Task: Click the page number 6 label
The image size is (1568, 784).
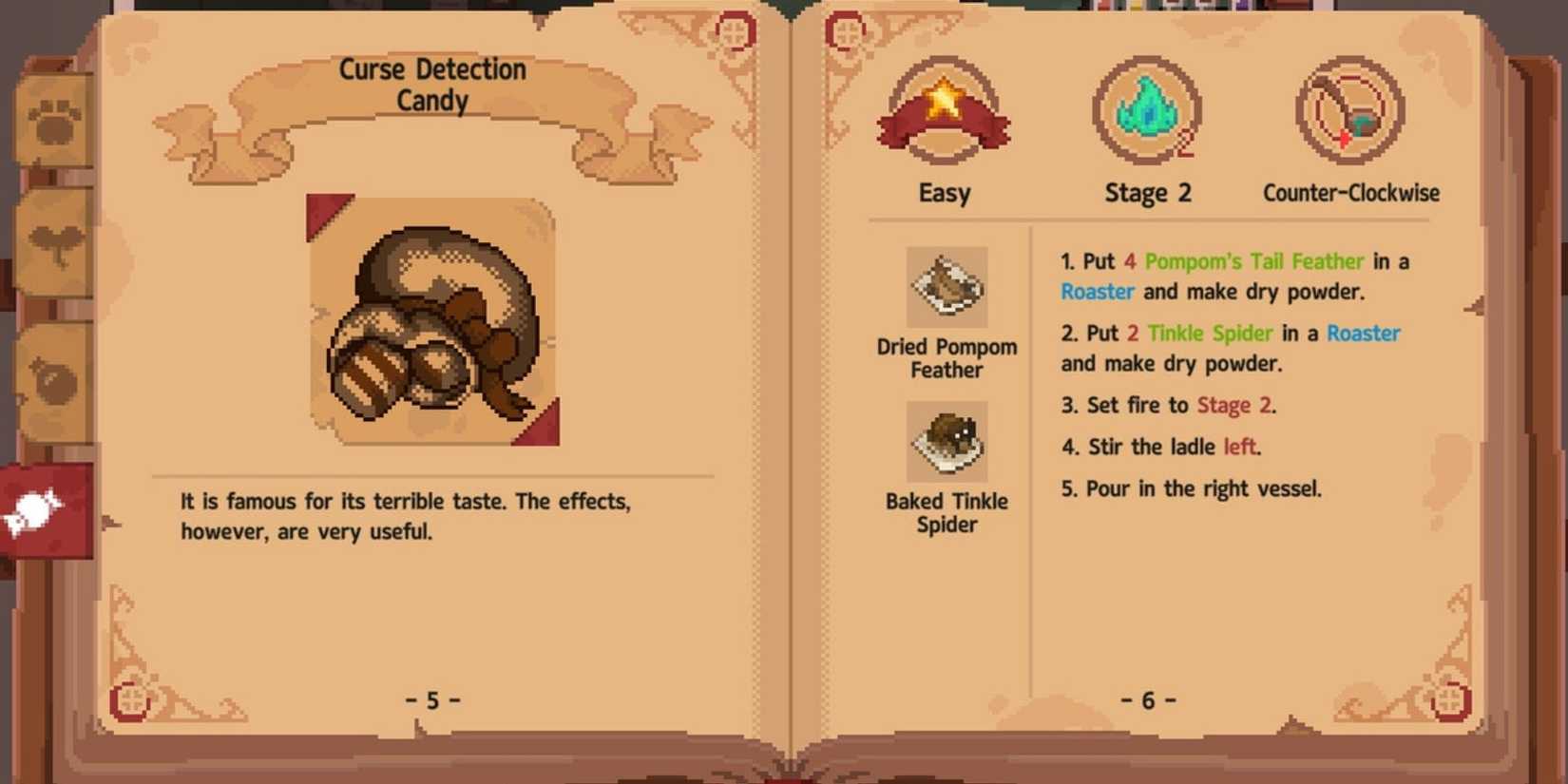Action: click(x=1150, y=700)
